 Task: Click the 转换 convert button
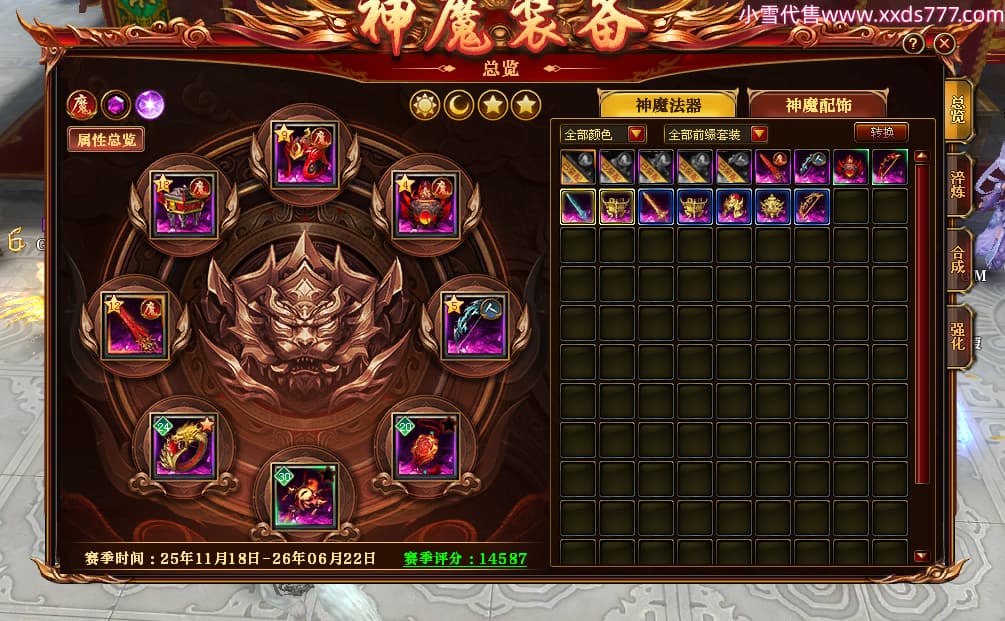(x=881, y=132)
